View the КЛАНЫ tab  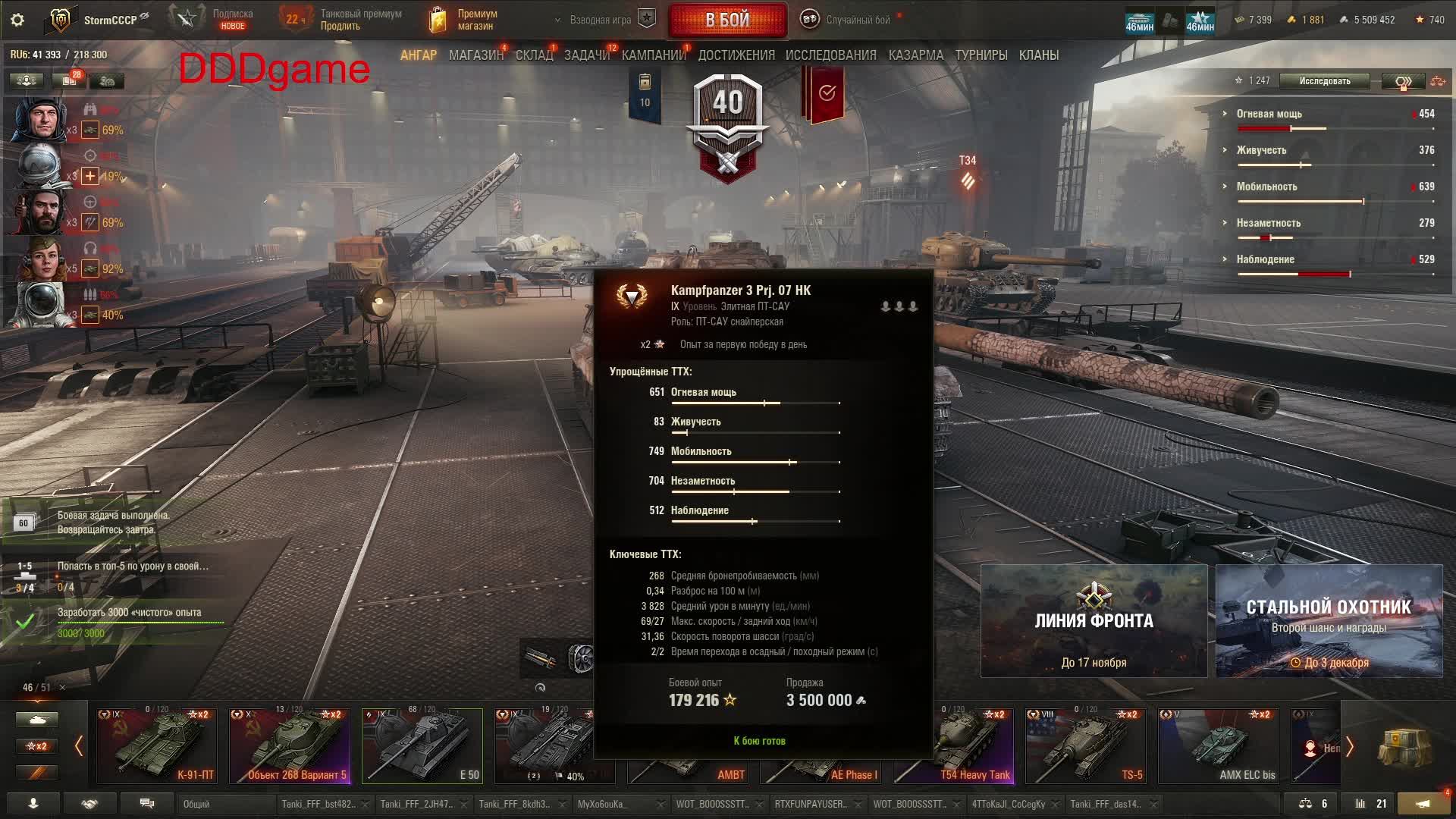[x=1038, y=55]
